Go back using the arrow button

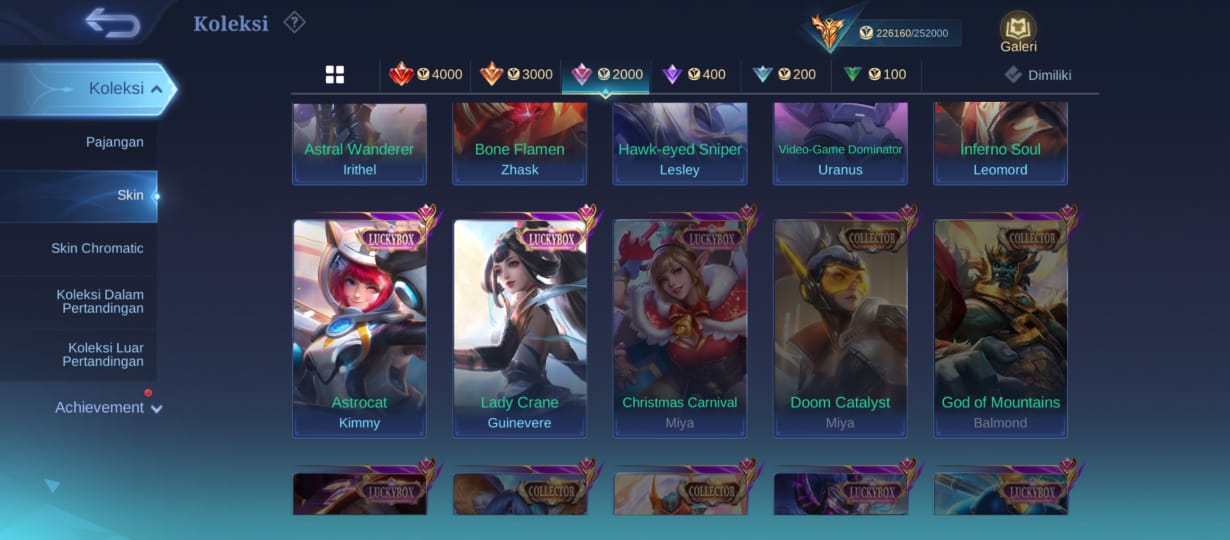pyautogui.click(x=112, y=23)
